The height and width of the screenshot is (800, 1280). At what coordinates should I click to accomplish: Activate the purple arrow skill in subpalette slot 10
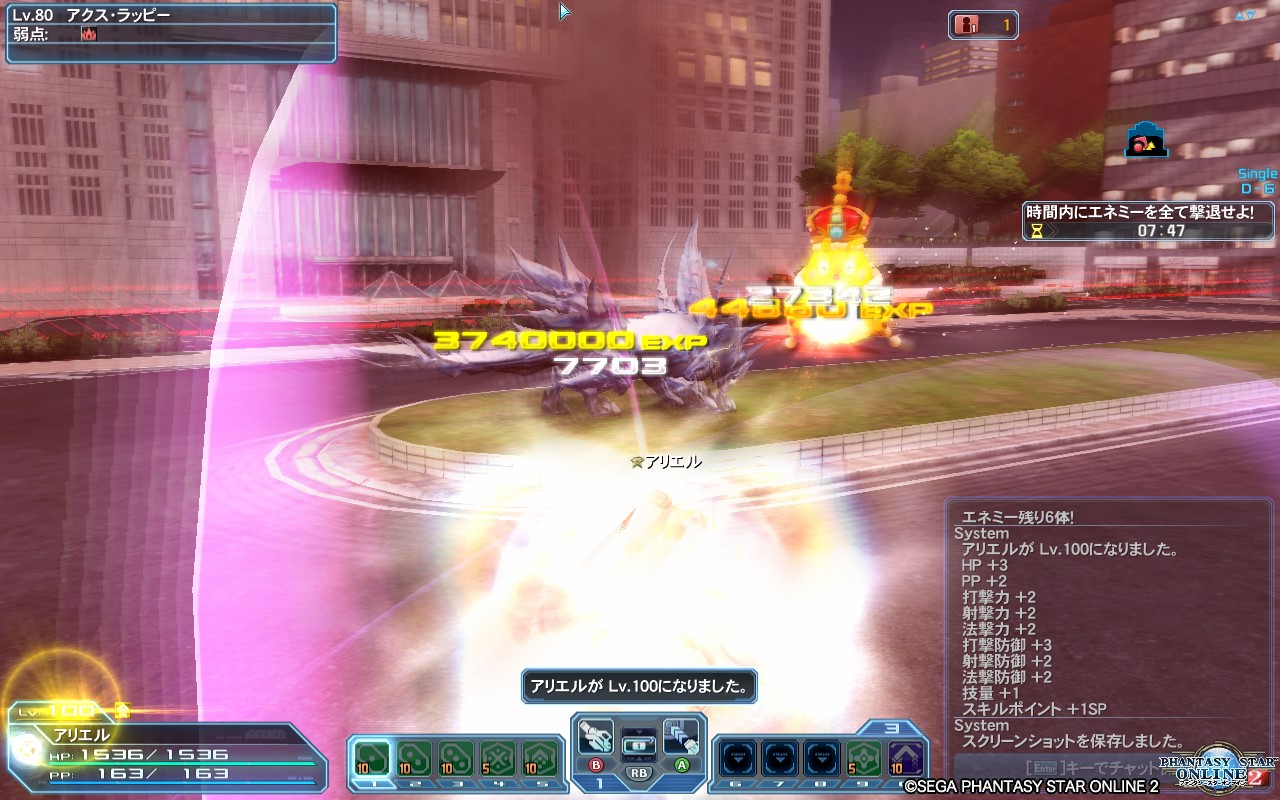(x=905, y=758)
